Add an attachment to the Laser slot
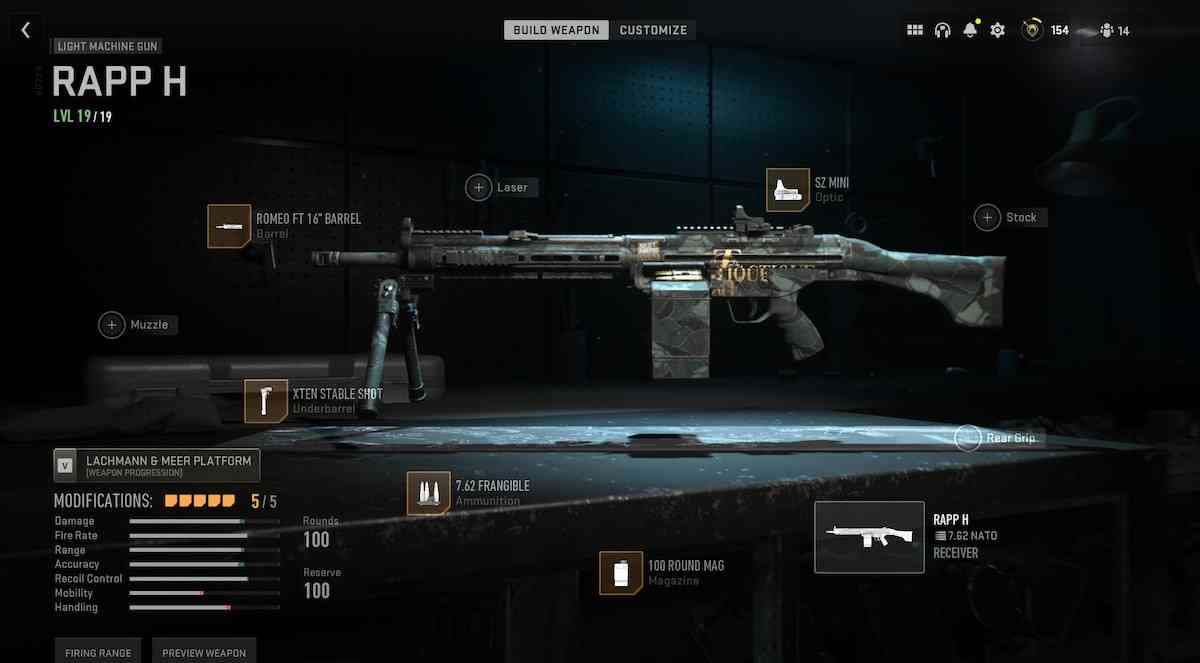Screen dimensions: 1200x663 coord(479,187)
